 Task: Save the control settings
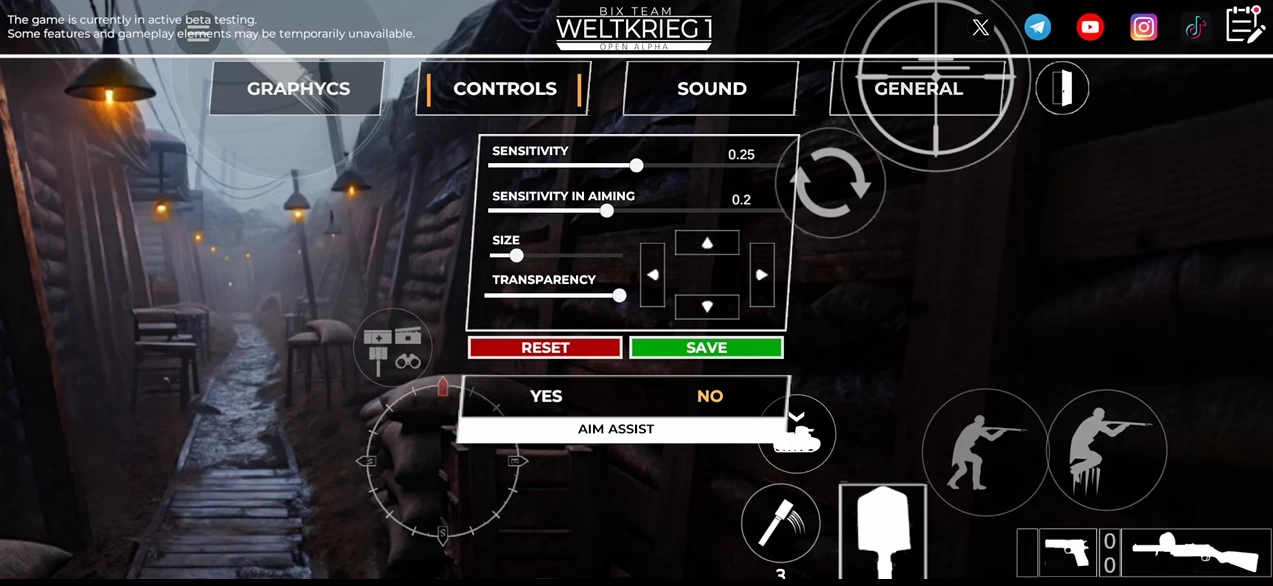[706, 347]
